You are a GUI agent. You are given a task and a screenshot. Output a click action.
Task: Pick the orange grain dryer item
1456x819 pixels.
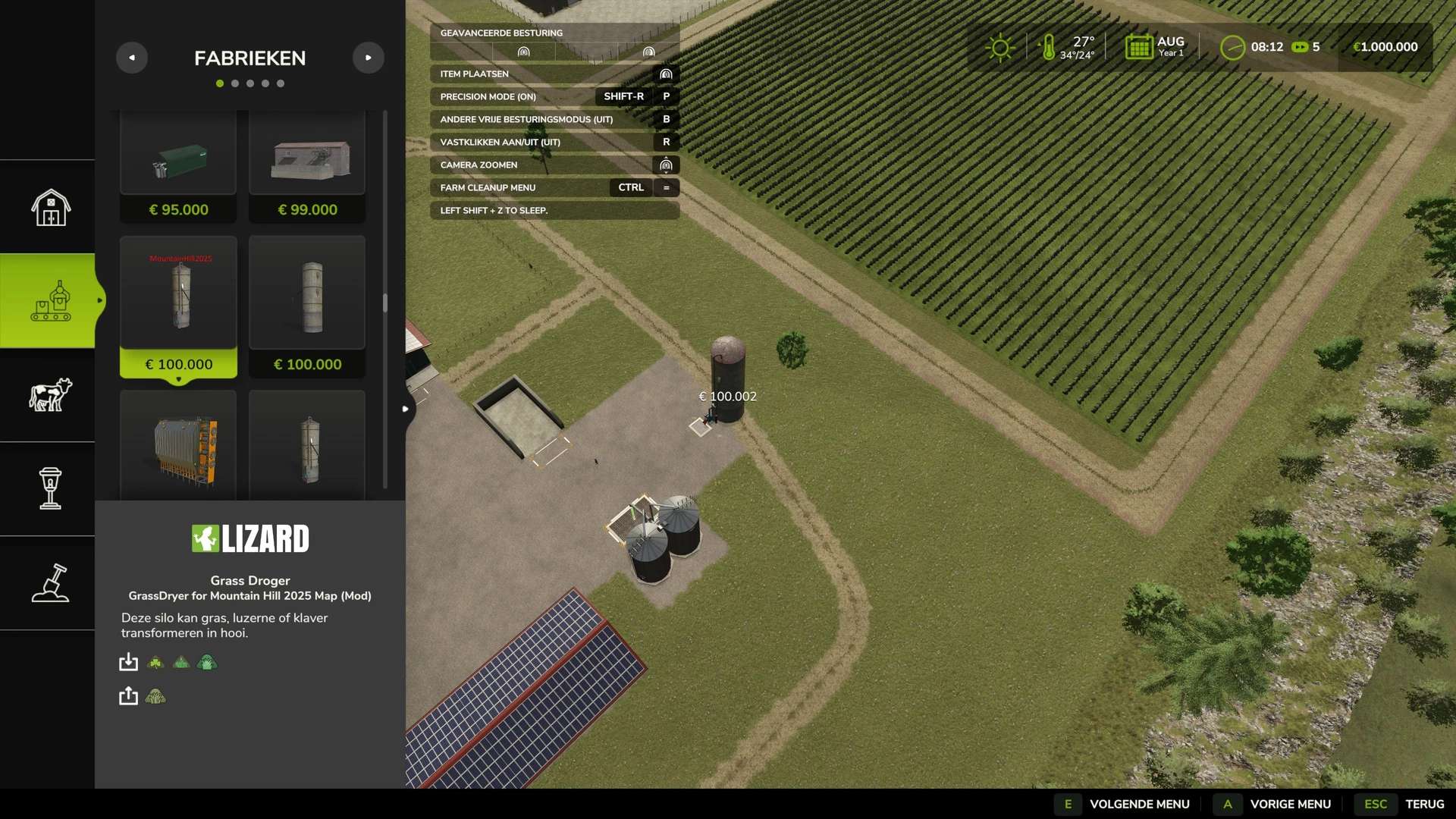pos(178,447)
